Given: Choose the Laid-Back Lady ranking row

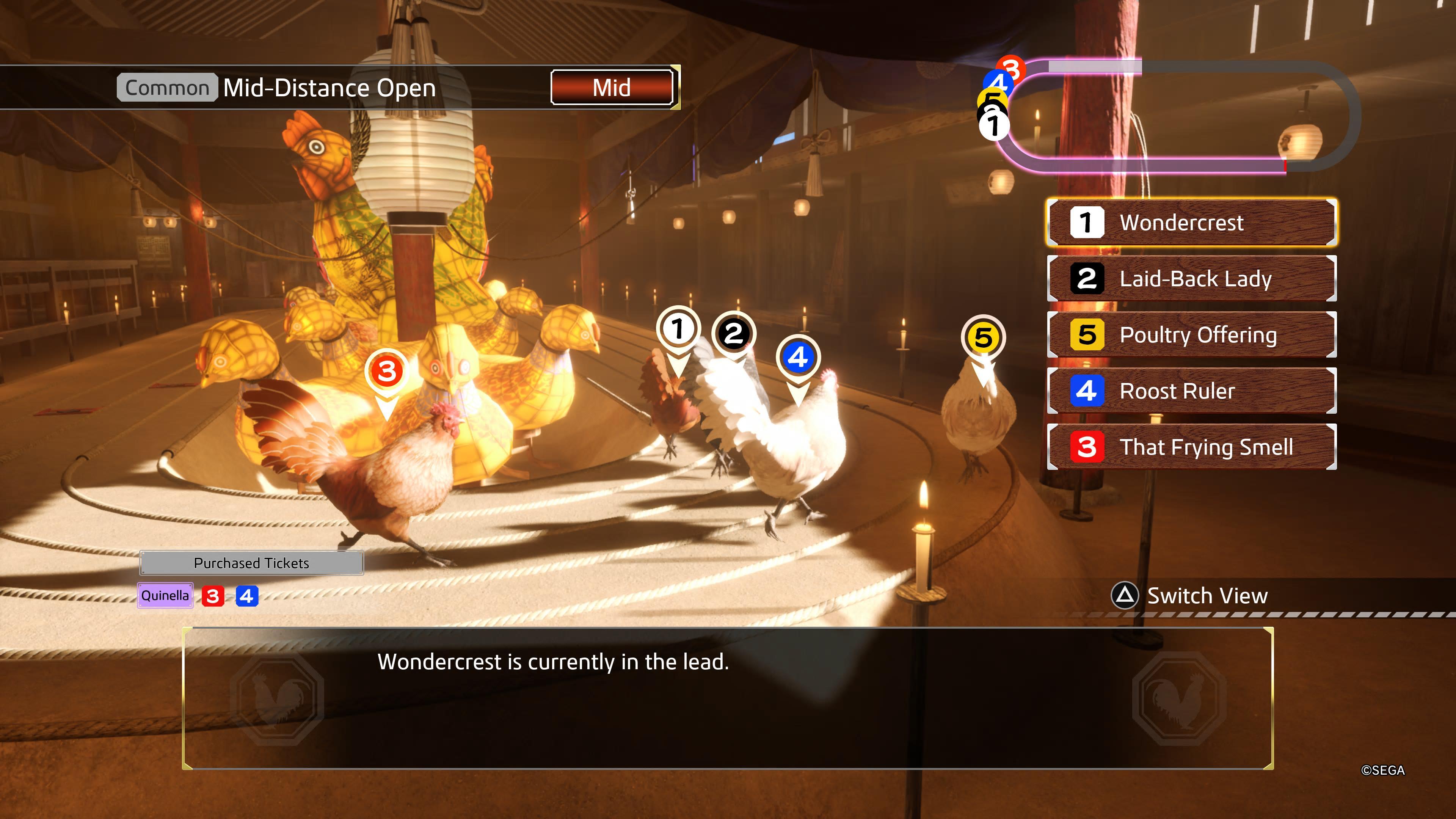Looking at the screenshot, I should coord(1191,279).
